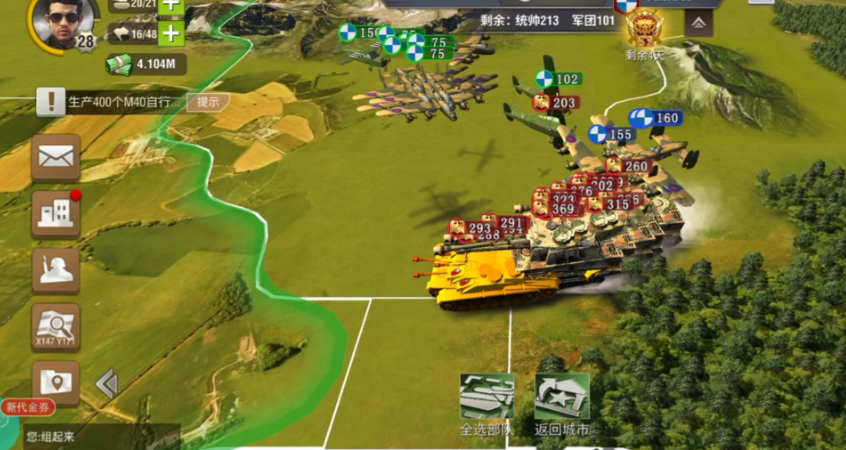Open the cash balance 4.104M
846x450 pixels.
point(146,65)
